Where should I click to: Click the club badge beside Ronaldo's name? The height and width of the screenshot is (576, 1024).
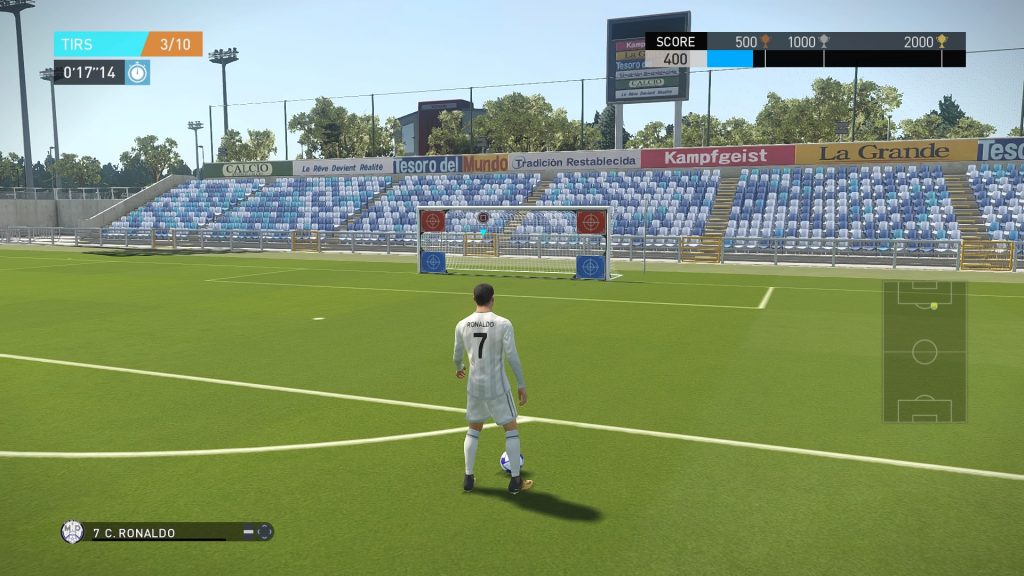(x=72, y=532)
